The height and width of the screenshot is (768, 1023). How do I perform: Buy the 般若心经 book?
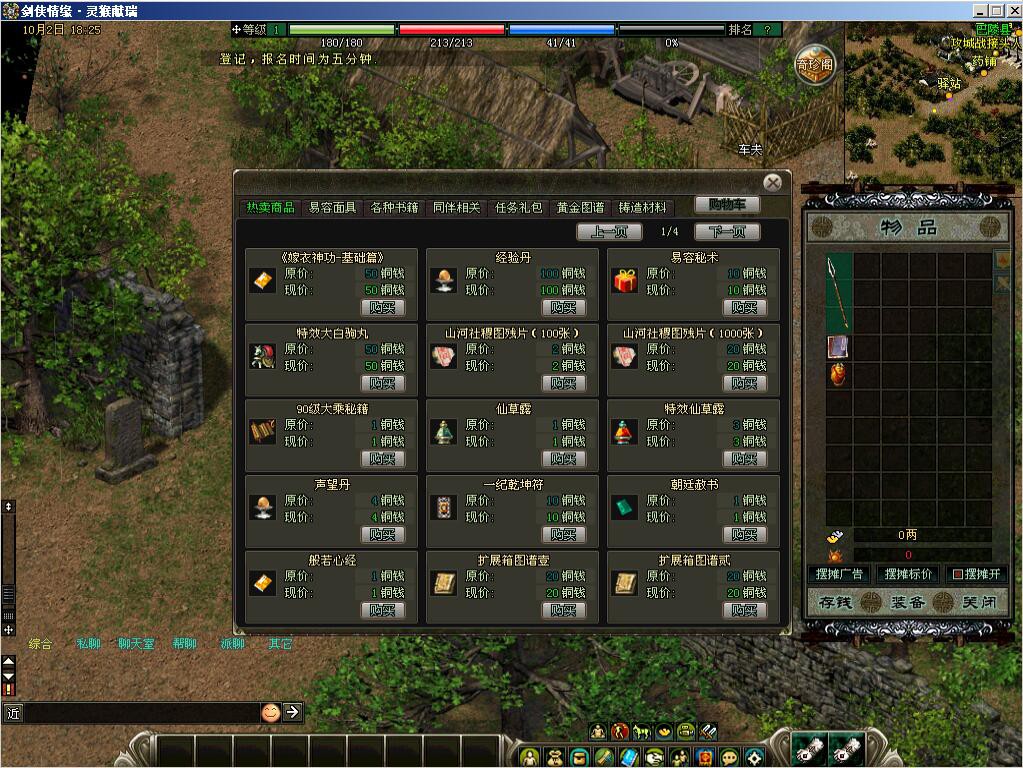pos(382,610)
